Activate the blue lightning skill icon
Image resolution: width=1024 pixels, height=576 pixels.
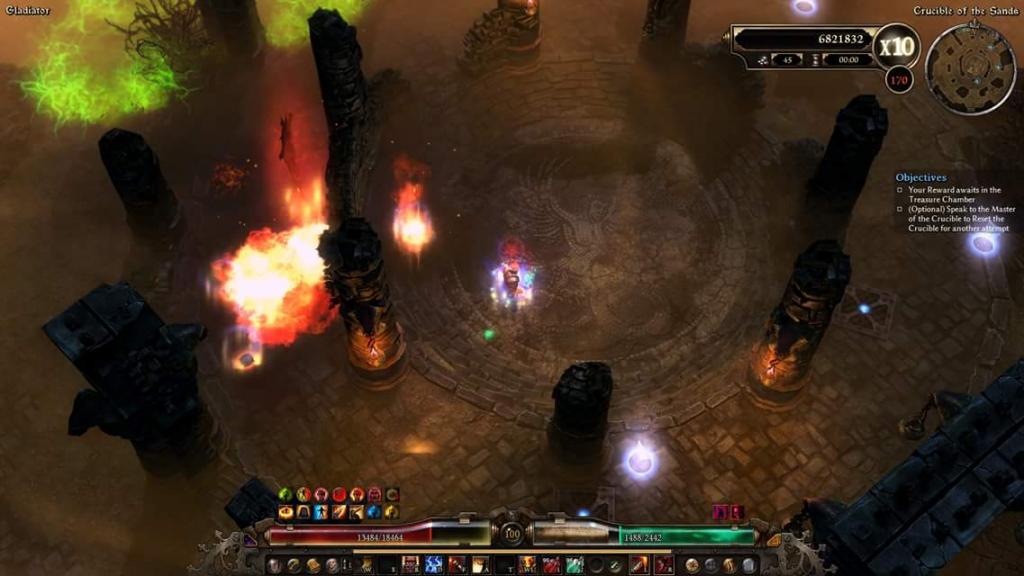[x=434, y=565]
